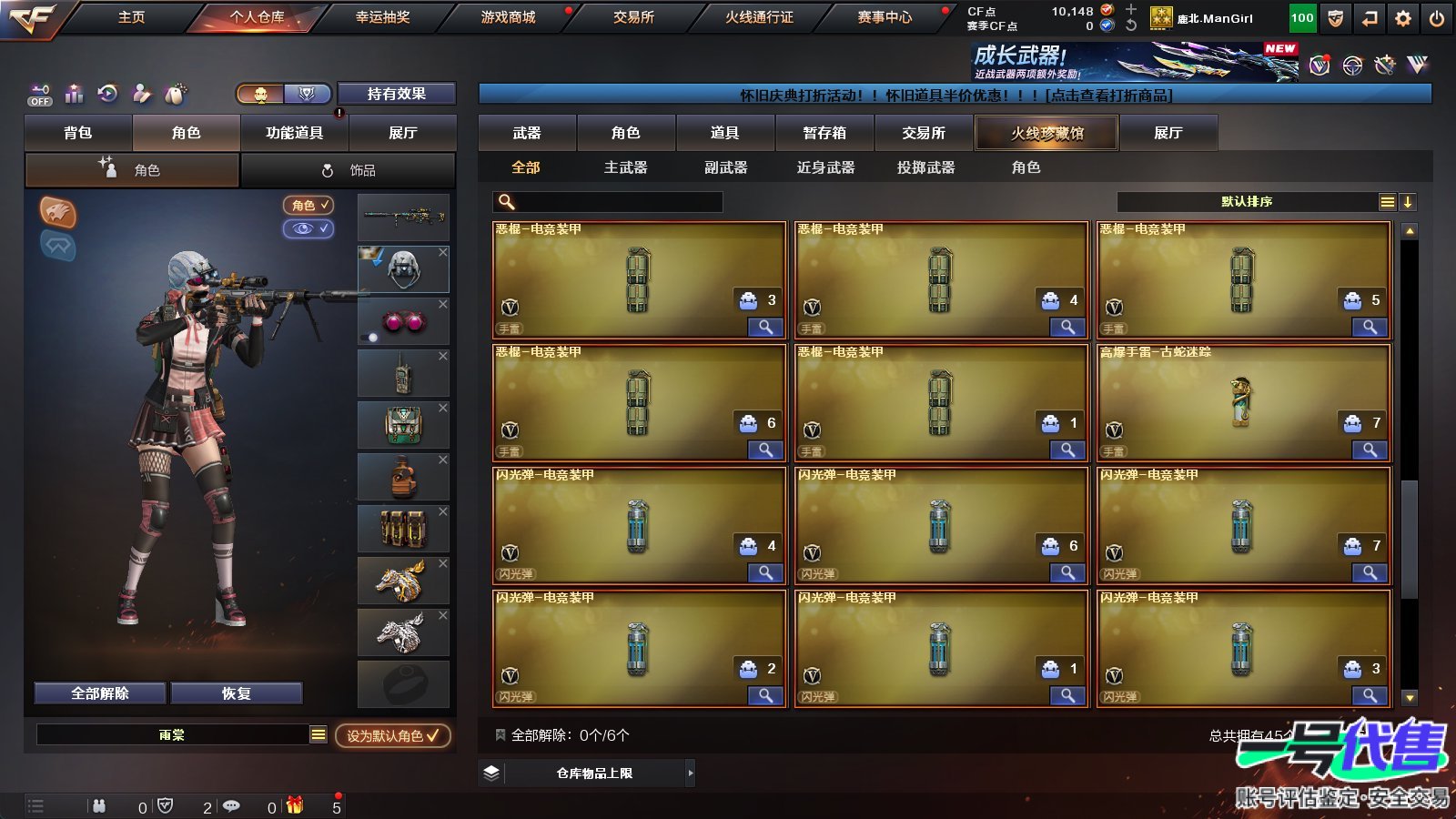Click the 全部解除 button

point(98,693)
